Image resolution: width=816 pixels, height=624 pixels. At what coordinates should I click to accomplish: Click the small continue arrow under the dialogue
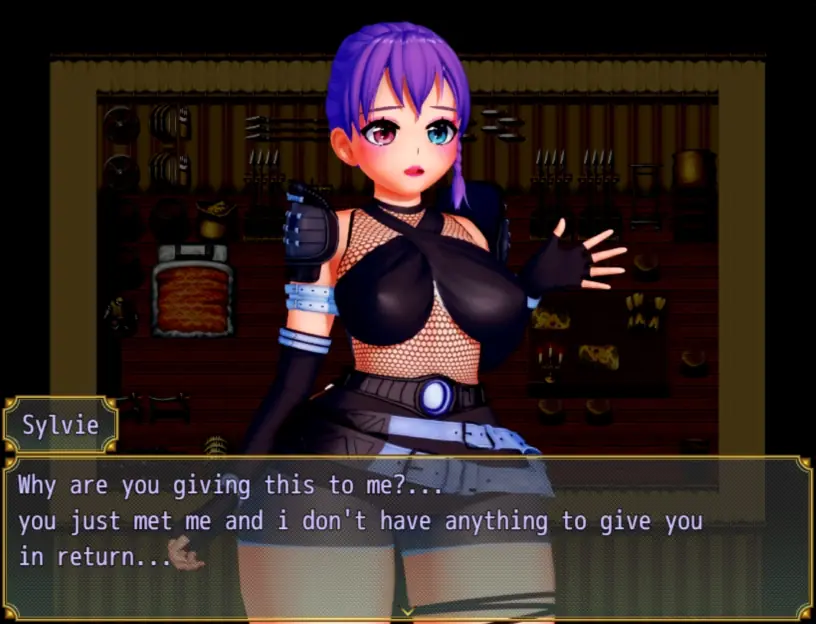407,610
